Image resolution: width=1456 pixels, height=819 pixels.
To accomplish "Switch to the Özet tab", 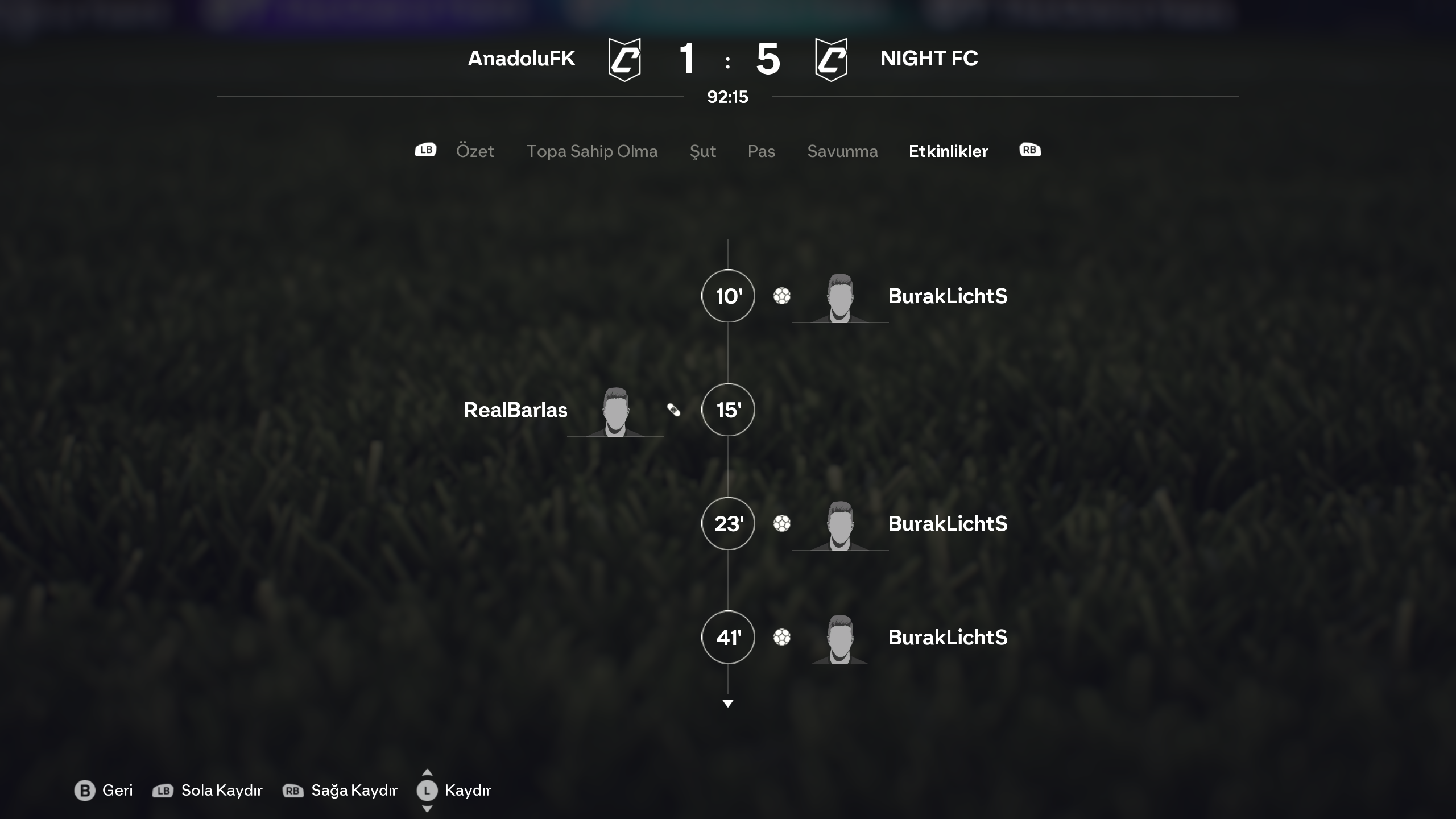I will tap(475, 151).
